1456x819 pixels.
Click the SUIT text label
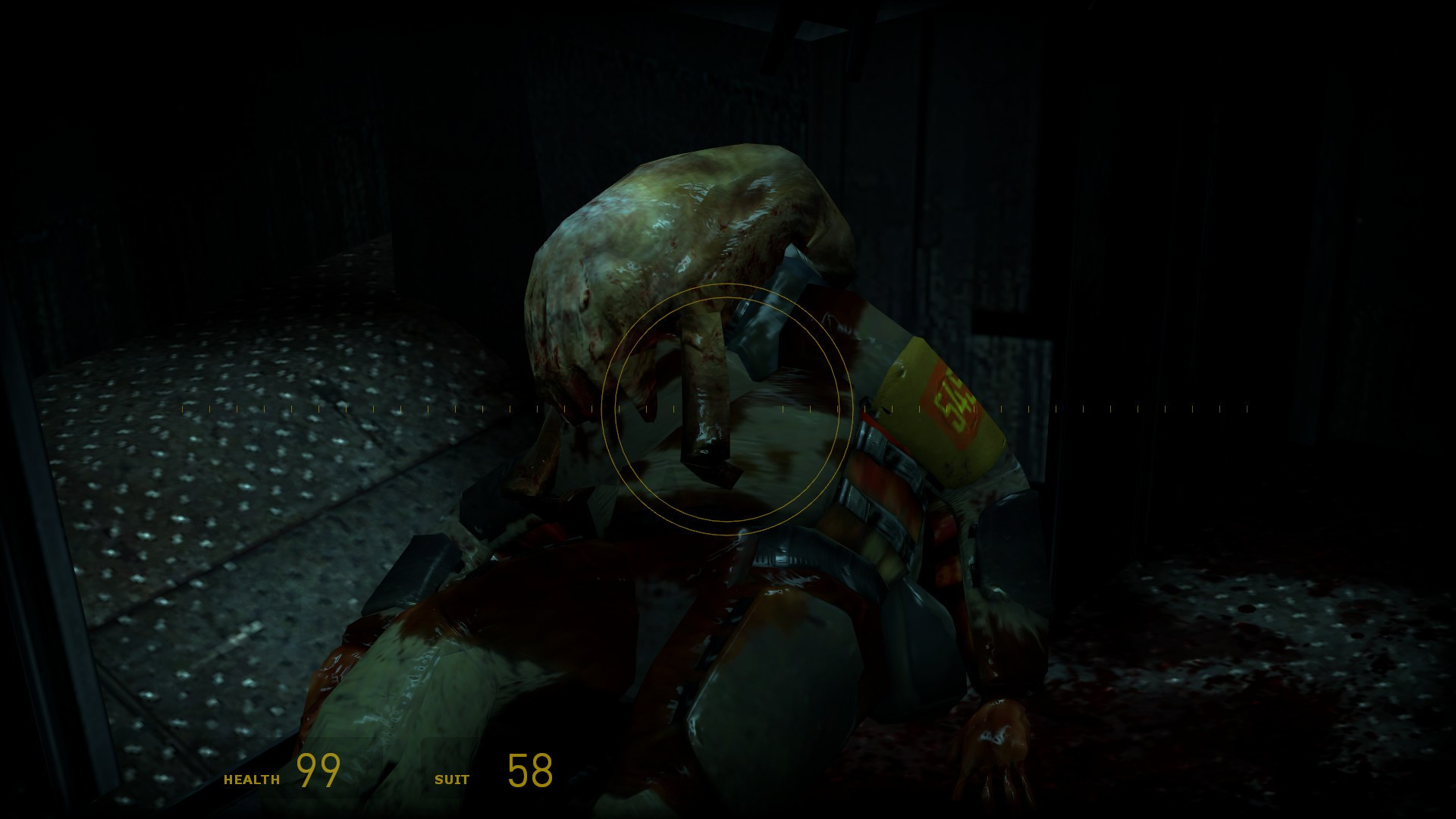pyautogui.click(x=452, y=779)
